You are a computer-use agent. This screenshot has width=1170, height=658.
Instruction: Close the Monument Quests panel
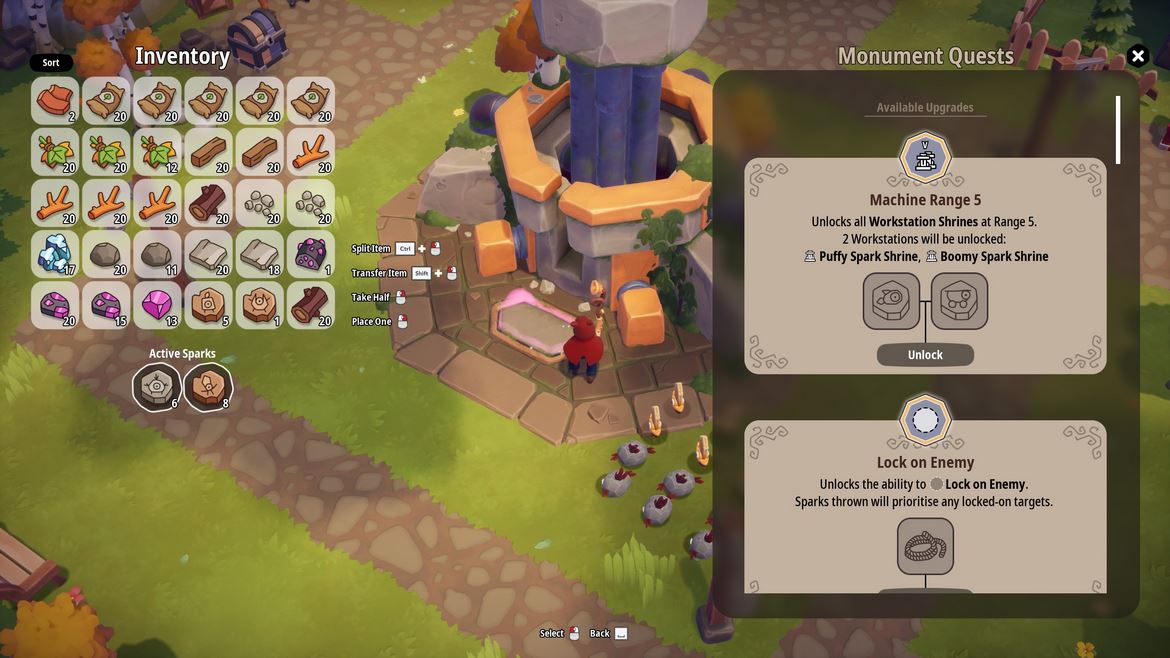[1137, 56]
